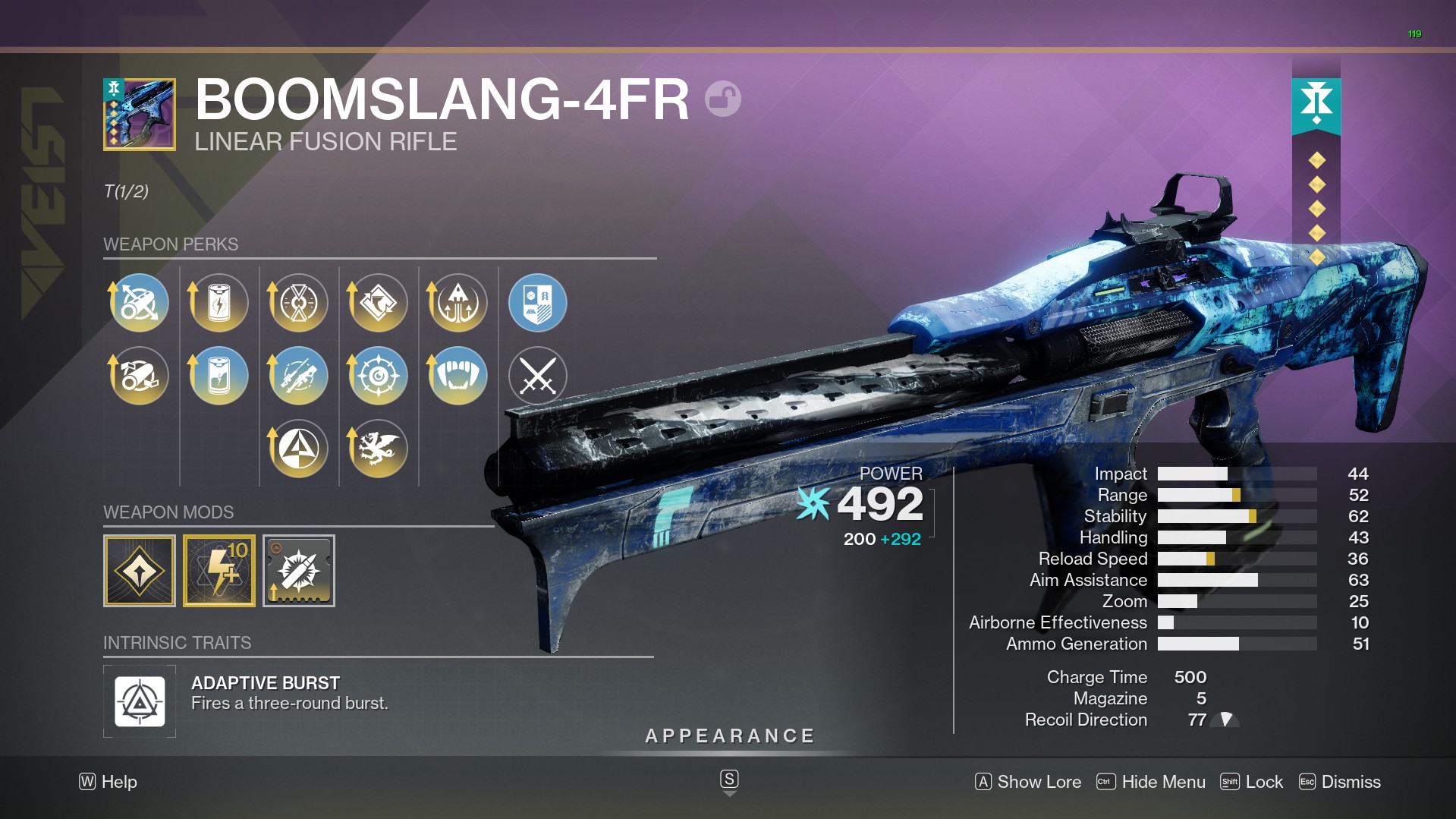Select the lightning bolt plus 10 mod

pyautogui.click(x=219, y=571)
